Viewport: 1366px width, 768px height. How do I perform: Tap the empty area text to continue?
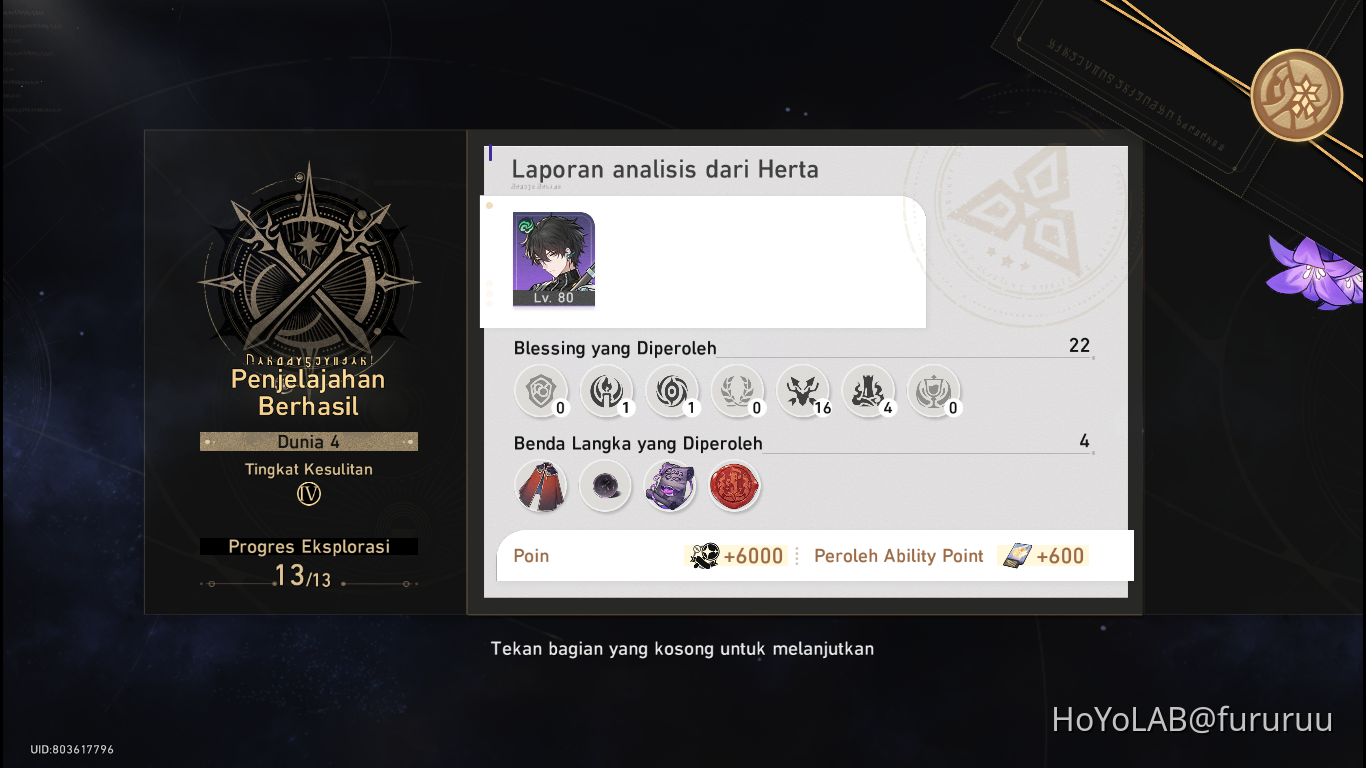click(x=682, y=648)
